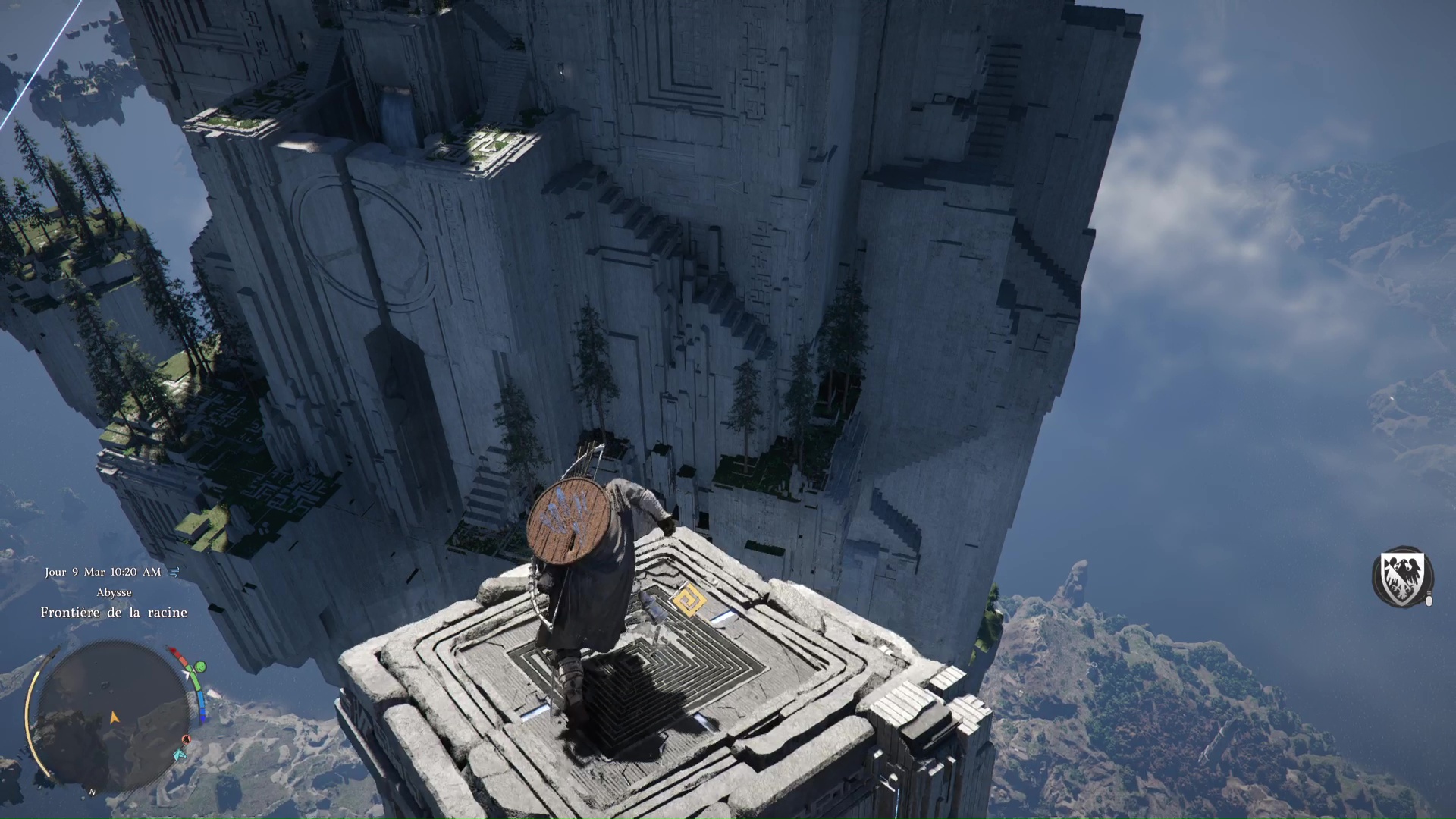Open the circular minimap
Image resolution: width=1456 pixels, height=819 pixels.
coord(114,716)
